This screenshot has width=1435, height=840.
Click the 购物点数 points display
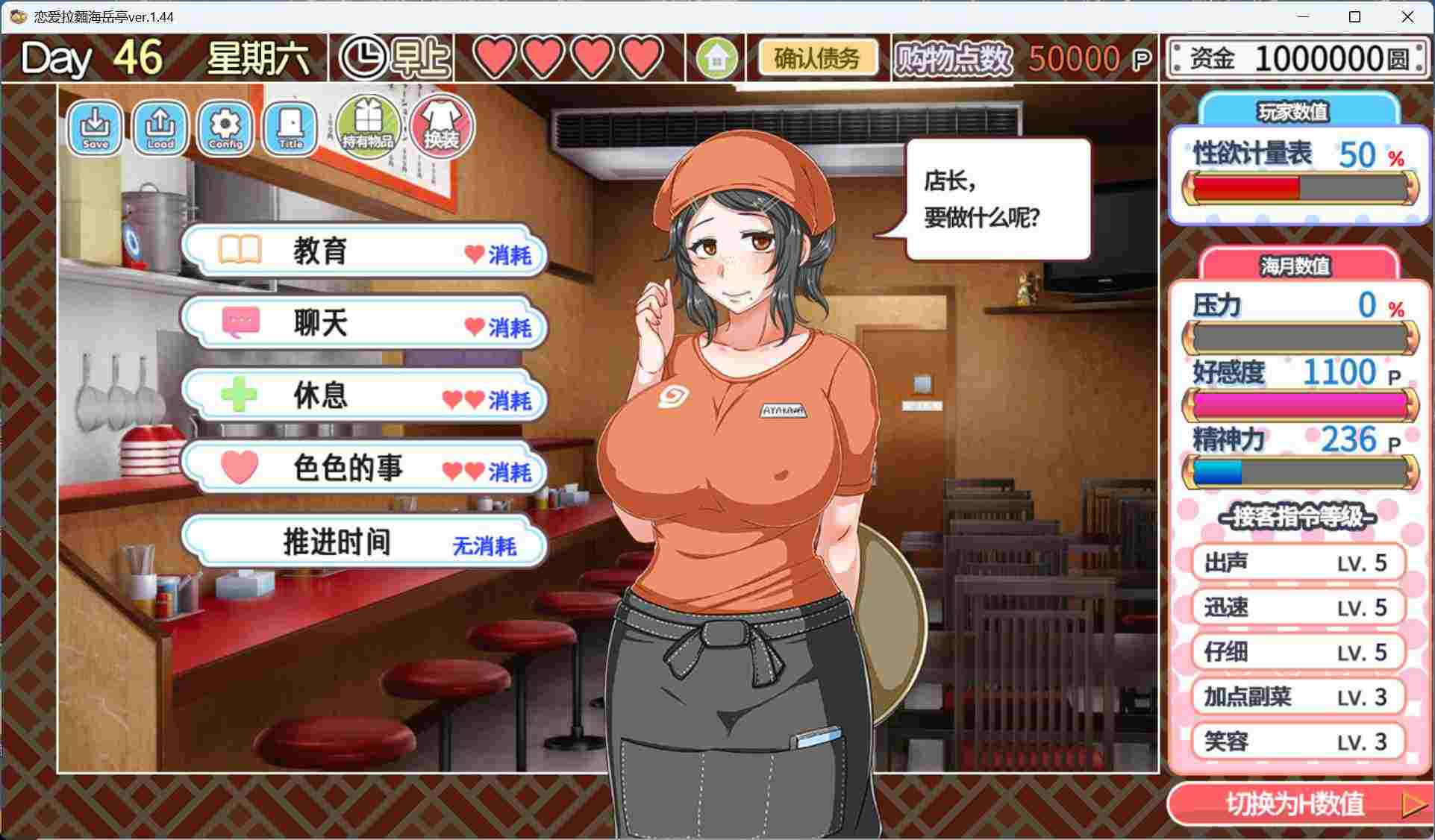(952, 57)
